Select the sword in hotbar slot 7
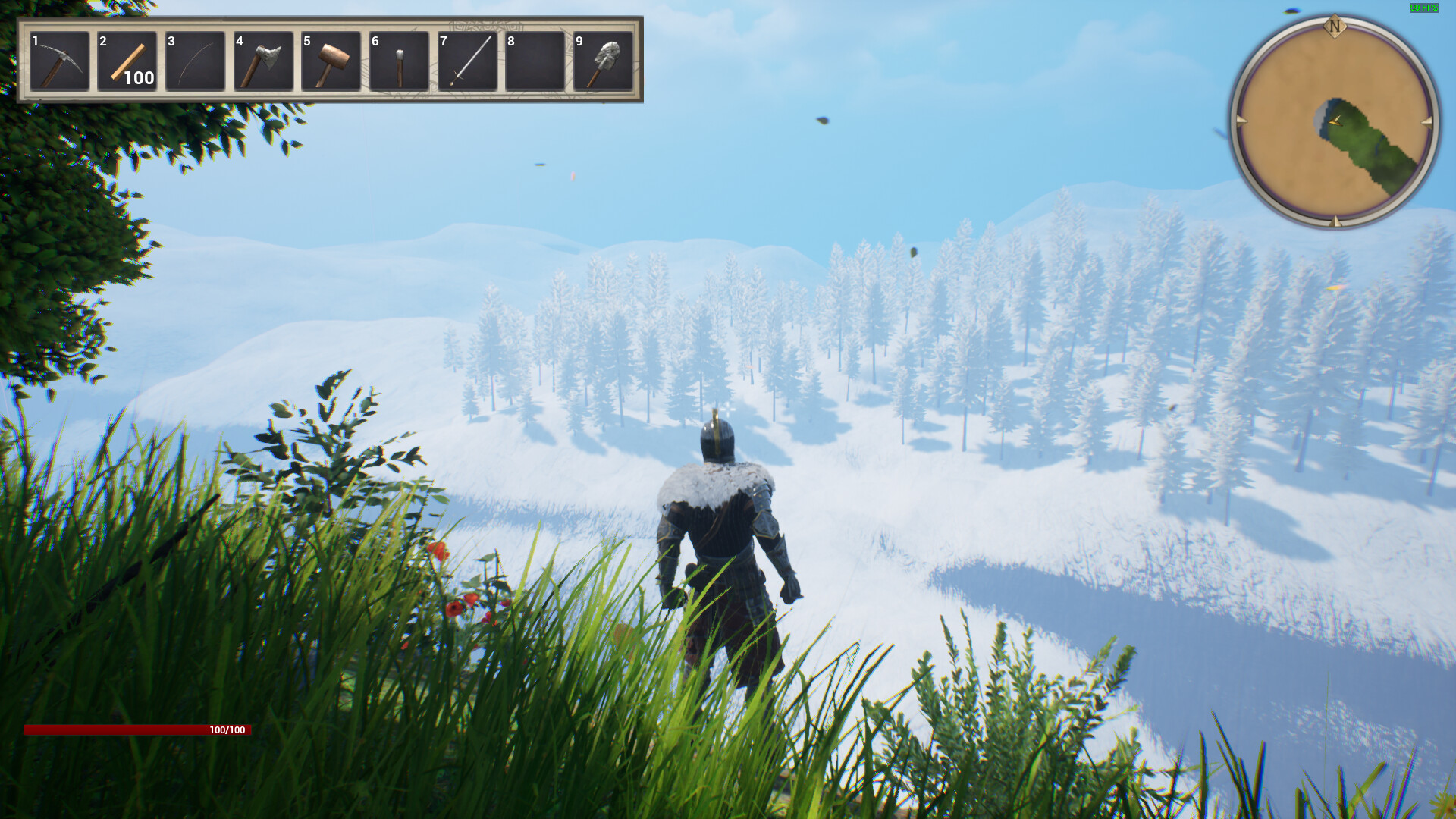Viewport: 1456px width, 819px height. [466, 61]
